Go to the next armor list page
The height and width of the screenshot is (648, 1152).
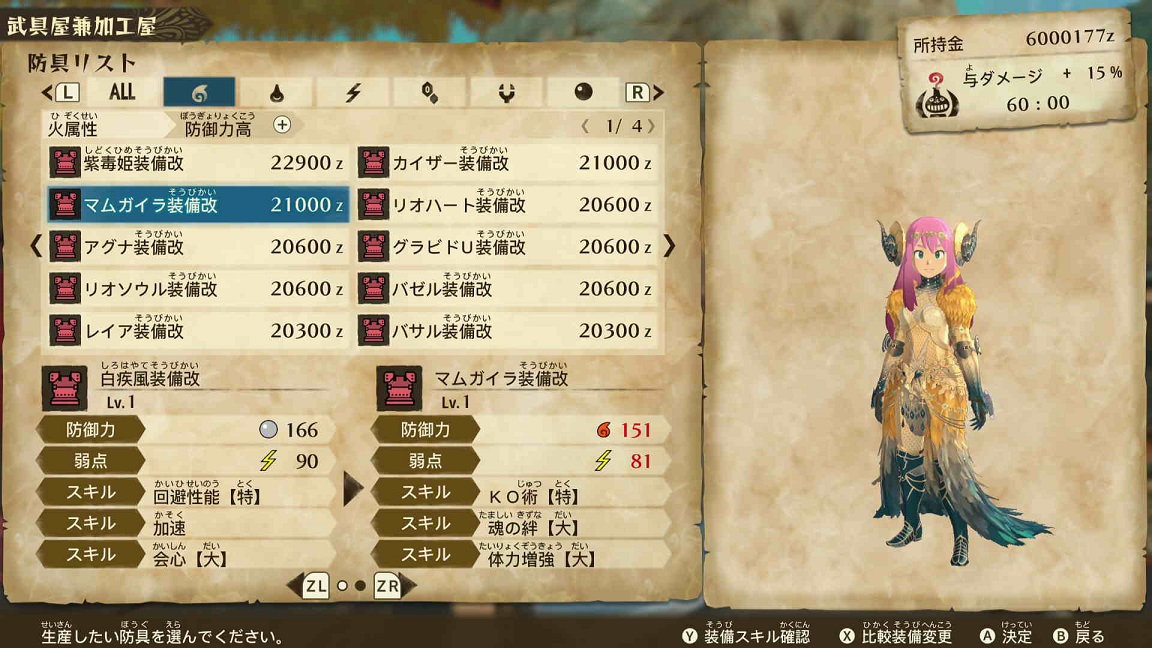(669, 246)
